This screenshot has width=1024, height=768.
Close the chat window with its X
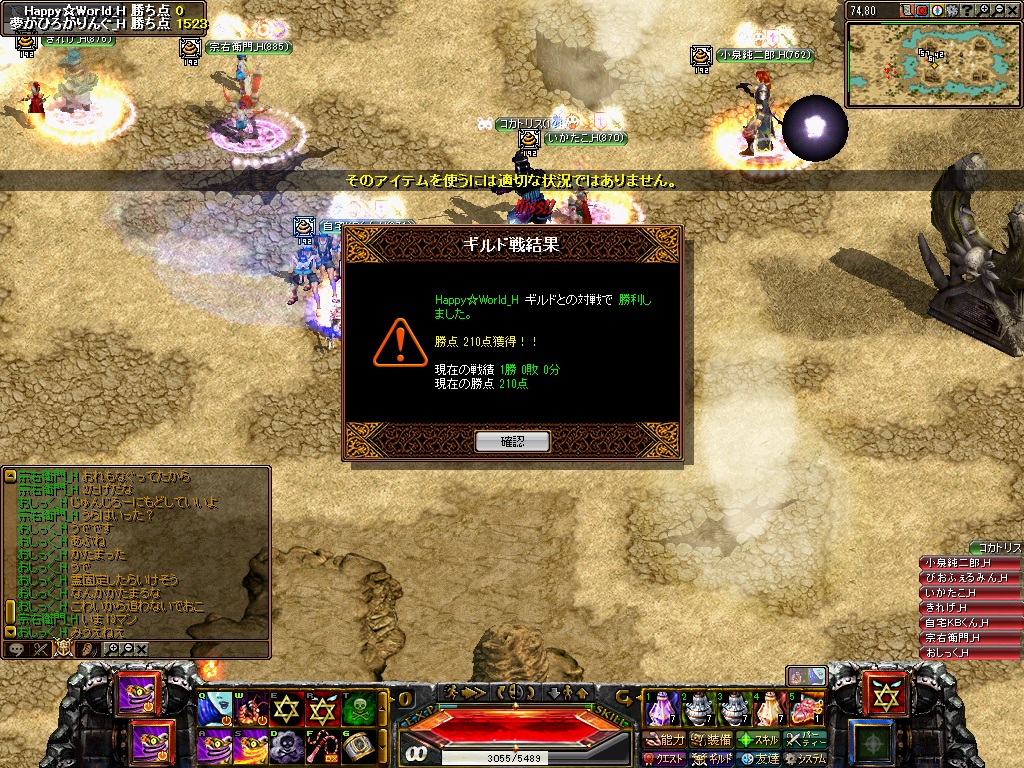142,649
